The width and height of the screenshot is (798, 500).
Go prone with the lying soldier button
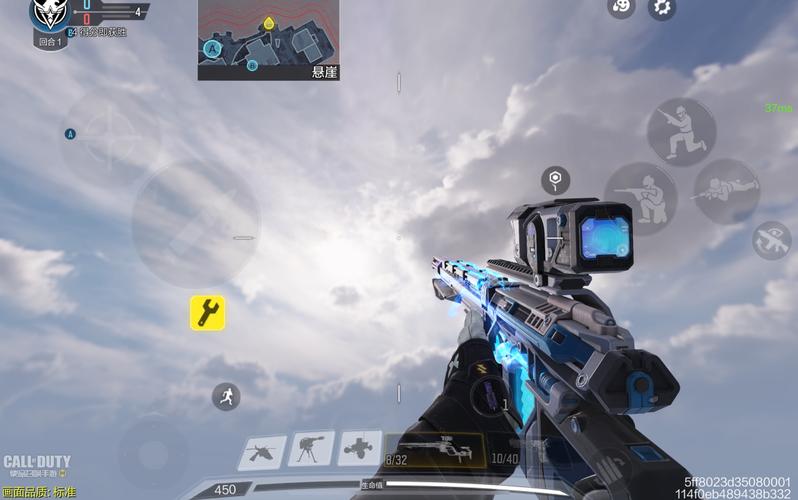[x=725, y=191]
